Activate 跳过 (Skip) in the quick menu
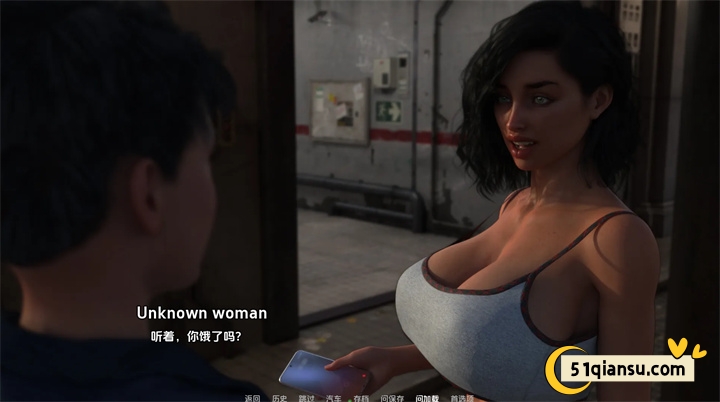 click(x=306, y=397)
